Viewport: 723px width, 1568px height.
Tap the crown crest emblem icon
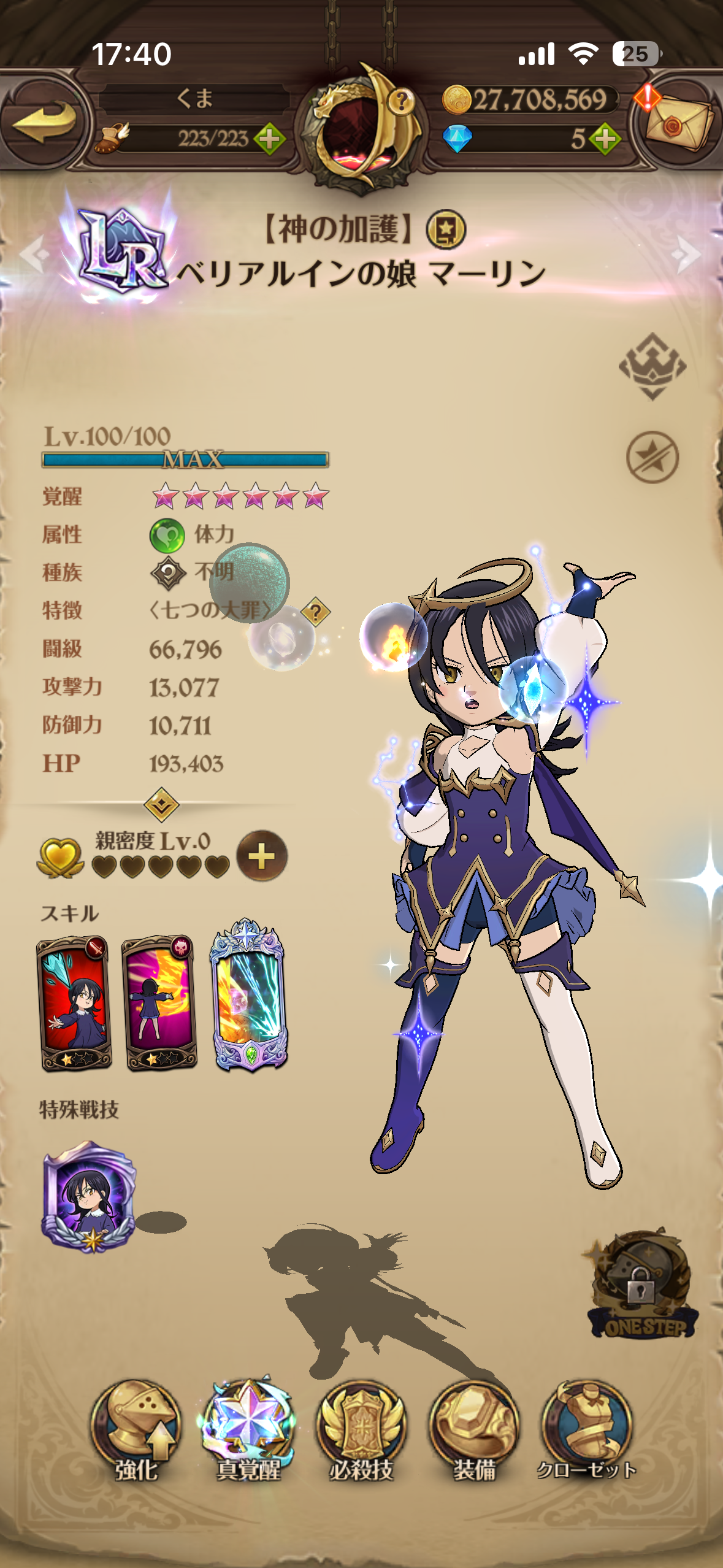click(x=652, y=366)
